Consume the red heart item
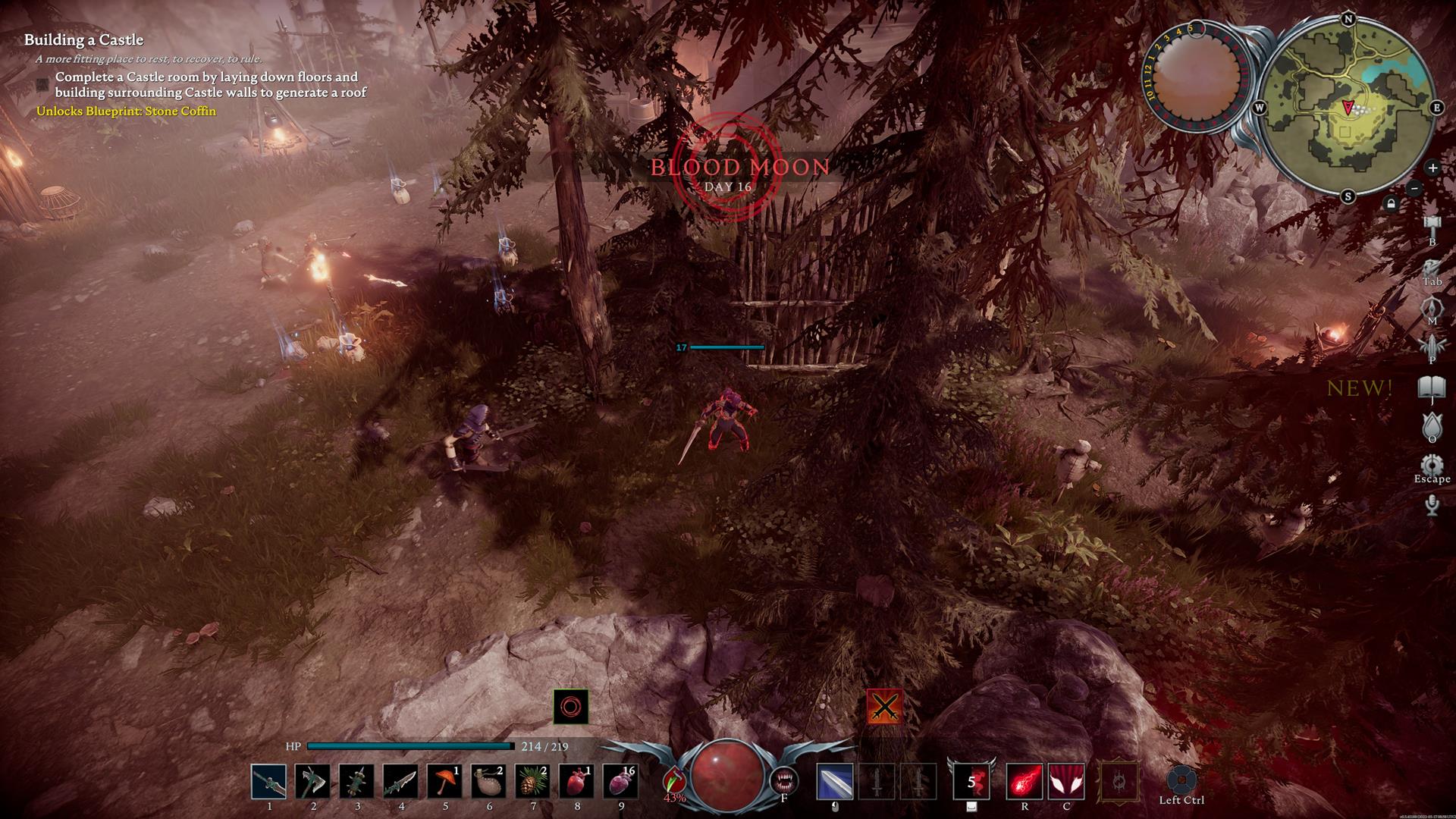 coord(576,782)
